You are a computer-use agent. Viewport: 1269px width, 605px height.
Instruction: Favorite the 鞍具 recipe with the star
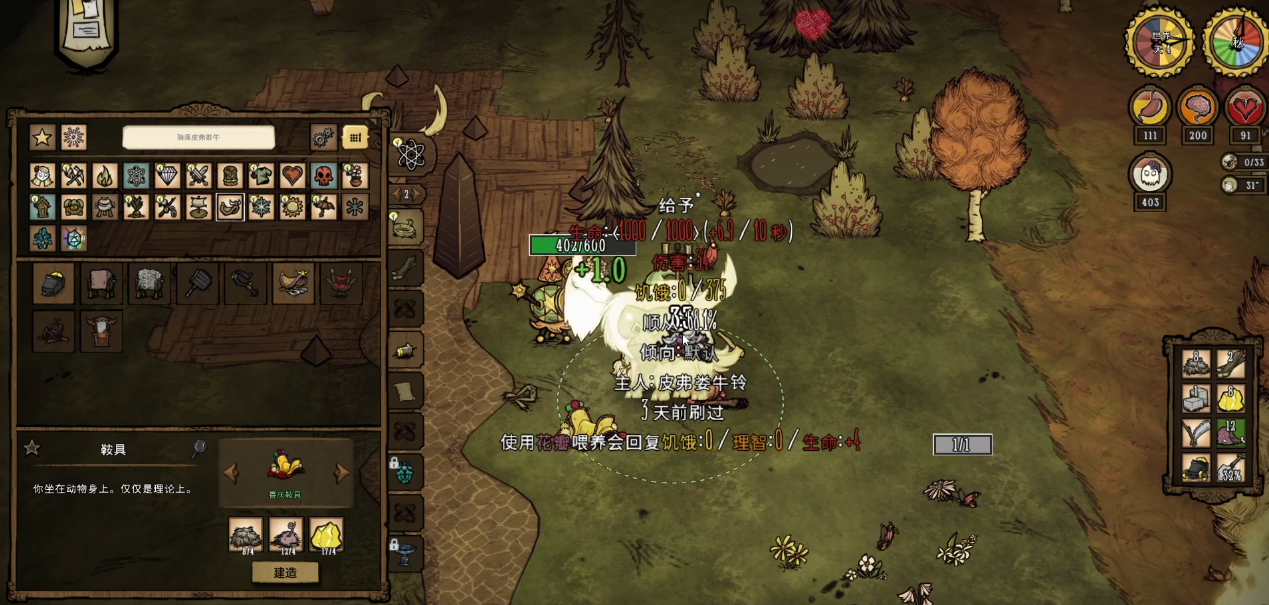[x=32, y=448]
